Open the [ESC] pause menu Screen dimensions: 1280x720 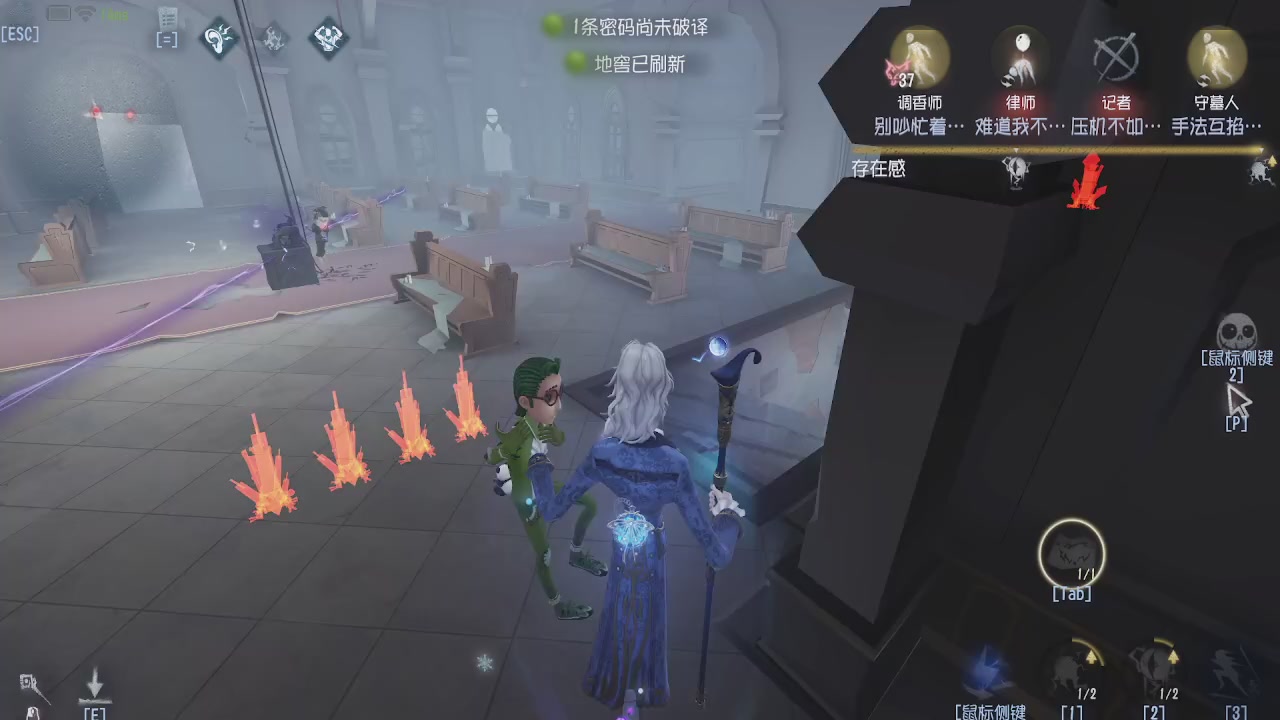(x=22, y=34)
